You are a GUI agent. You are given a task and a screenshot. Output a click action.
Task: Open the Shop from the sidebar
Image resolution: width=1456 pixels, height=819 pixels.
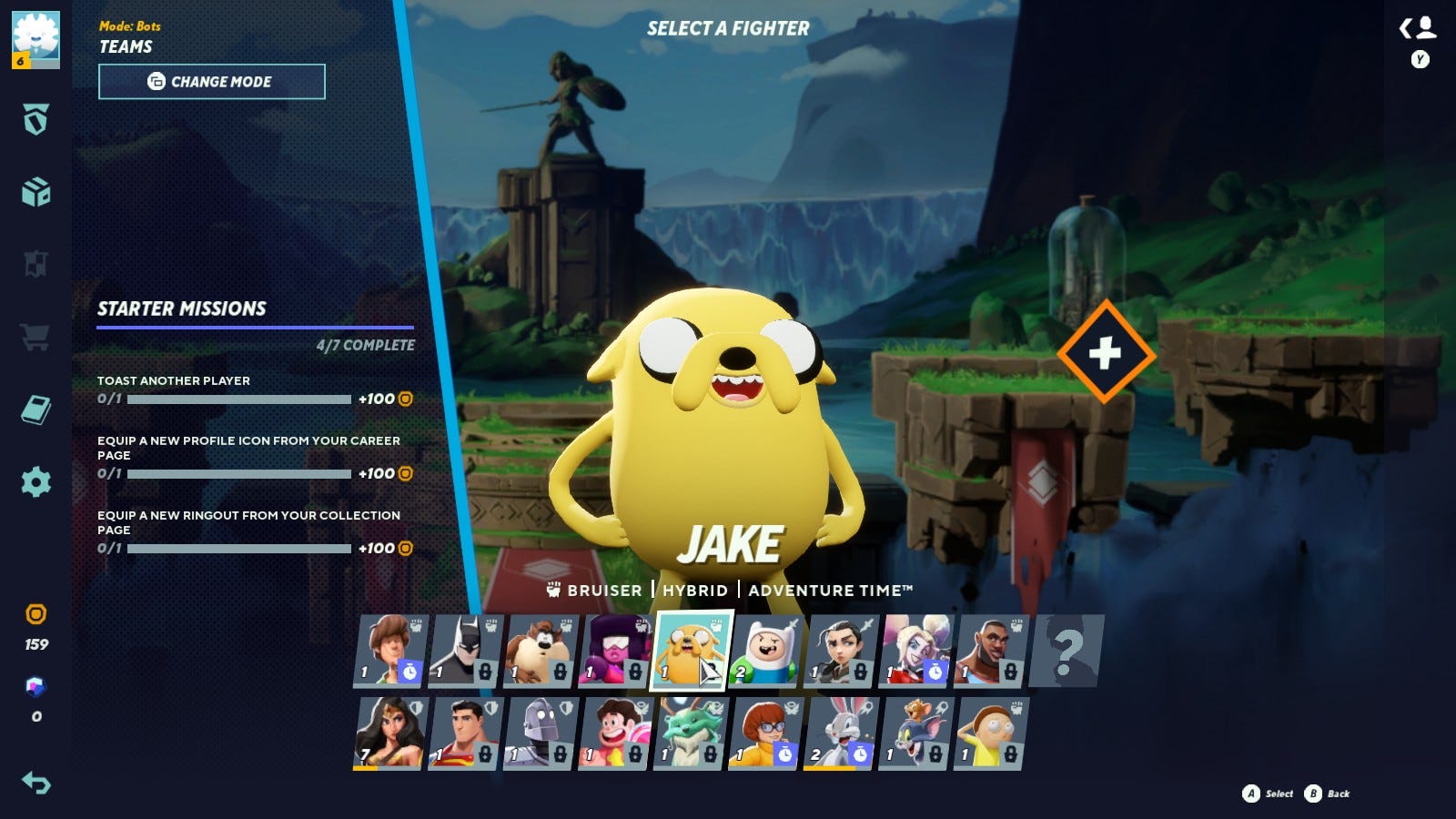(x=36, y=337)
